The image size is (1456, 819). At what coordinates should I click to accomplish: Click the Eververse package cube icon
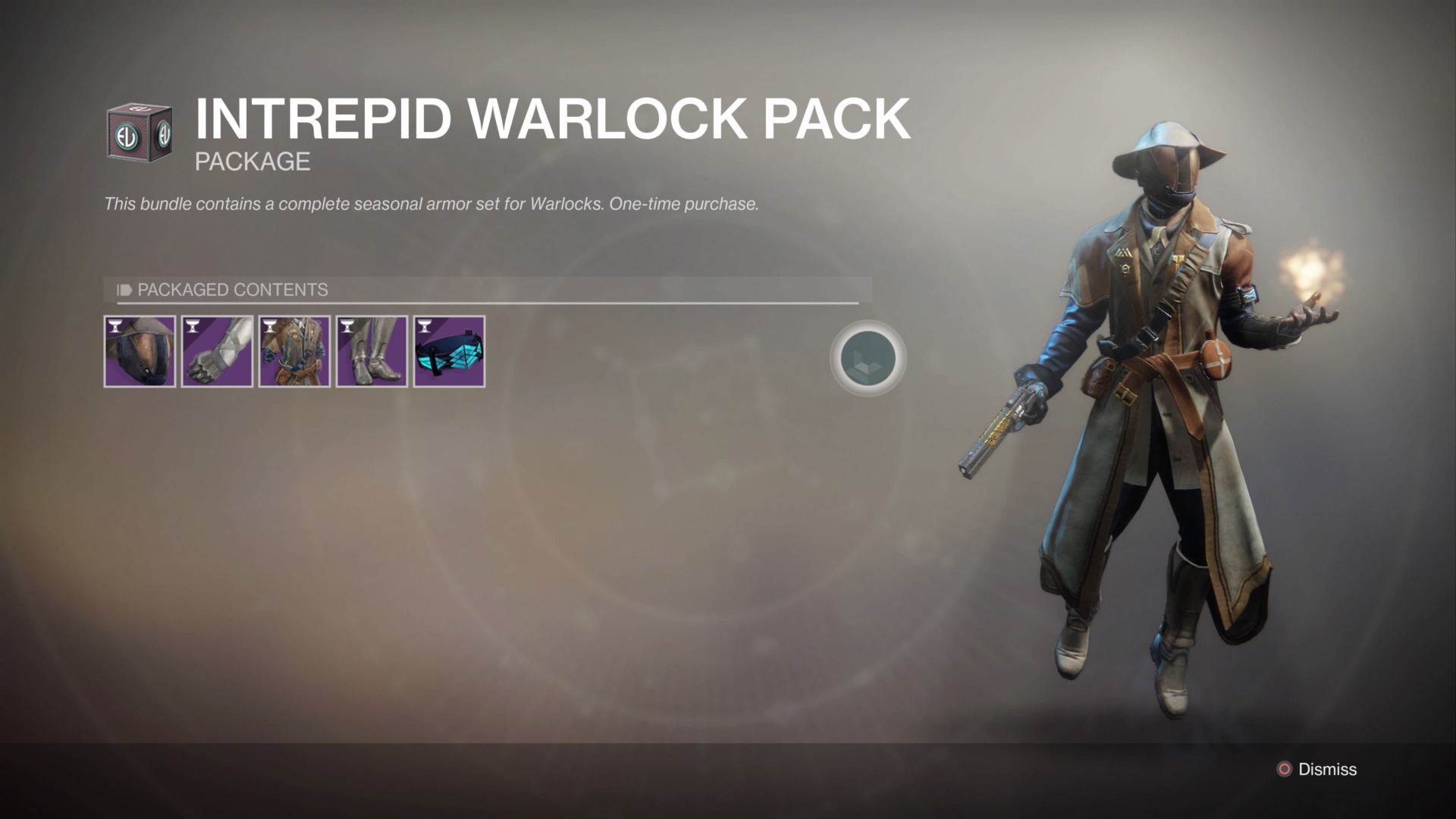coord(140,132)
